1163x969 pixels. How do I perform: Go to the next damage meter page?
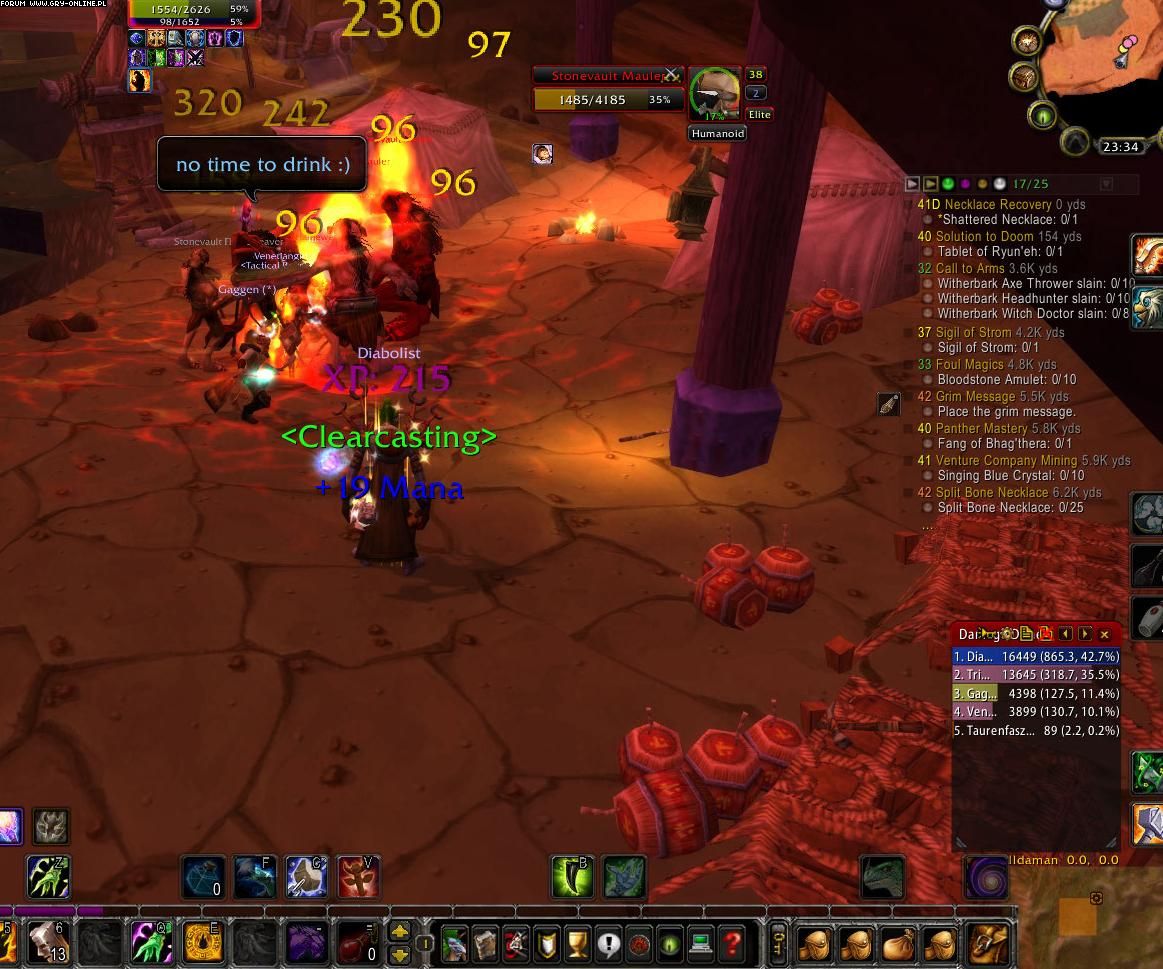(x=1085, y=634)
